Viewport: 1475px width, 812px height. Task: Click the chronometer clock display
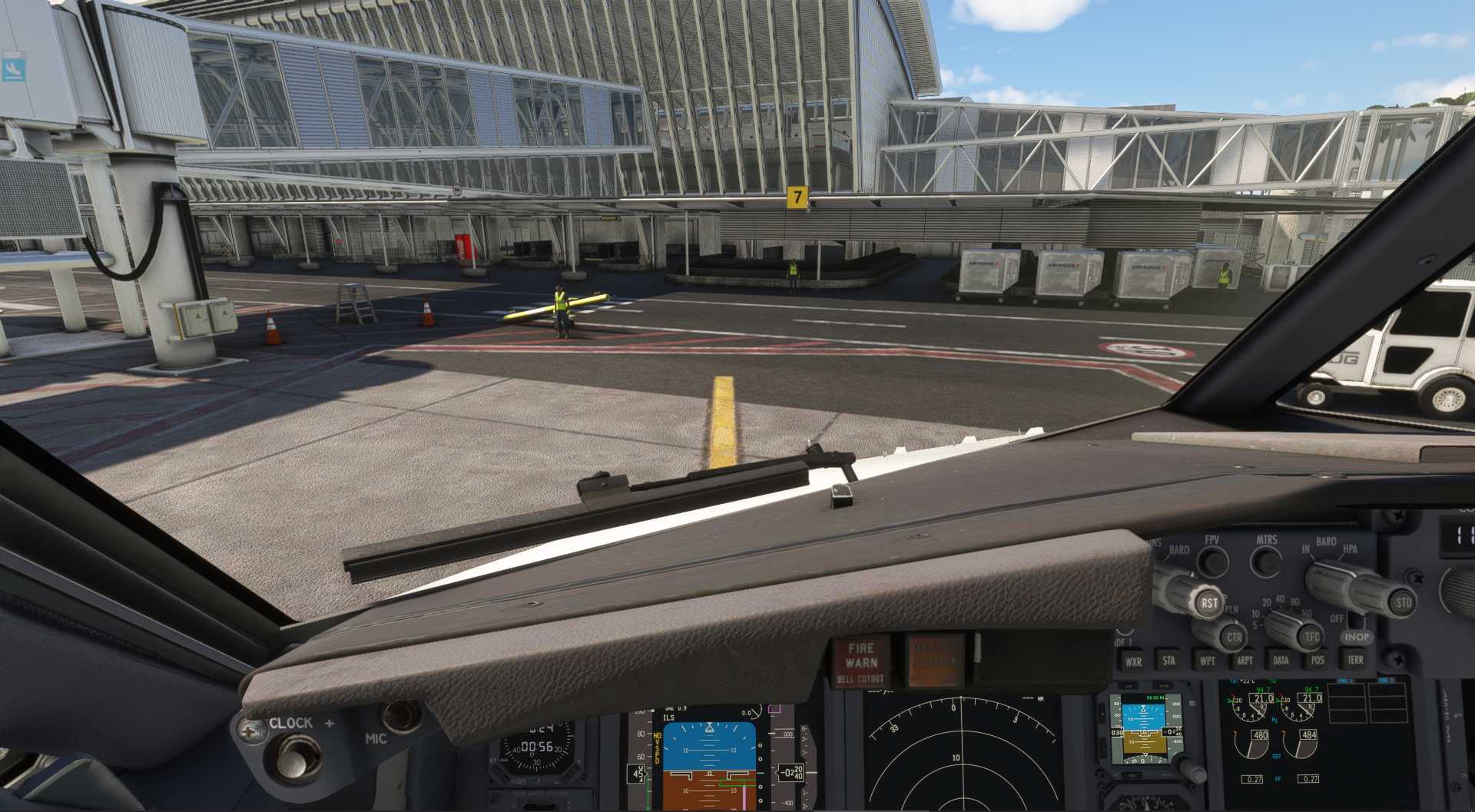coord(536,747)
